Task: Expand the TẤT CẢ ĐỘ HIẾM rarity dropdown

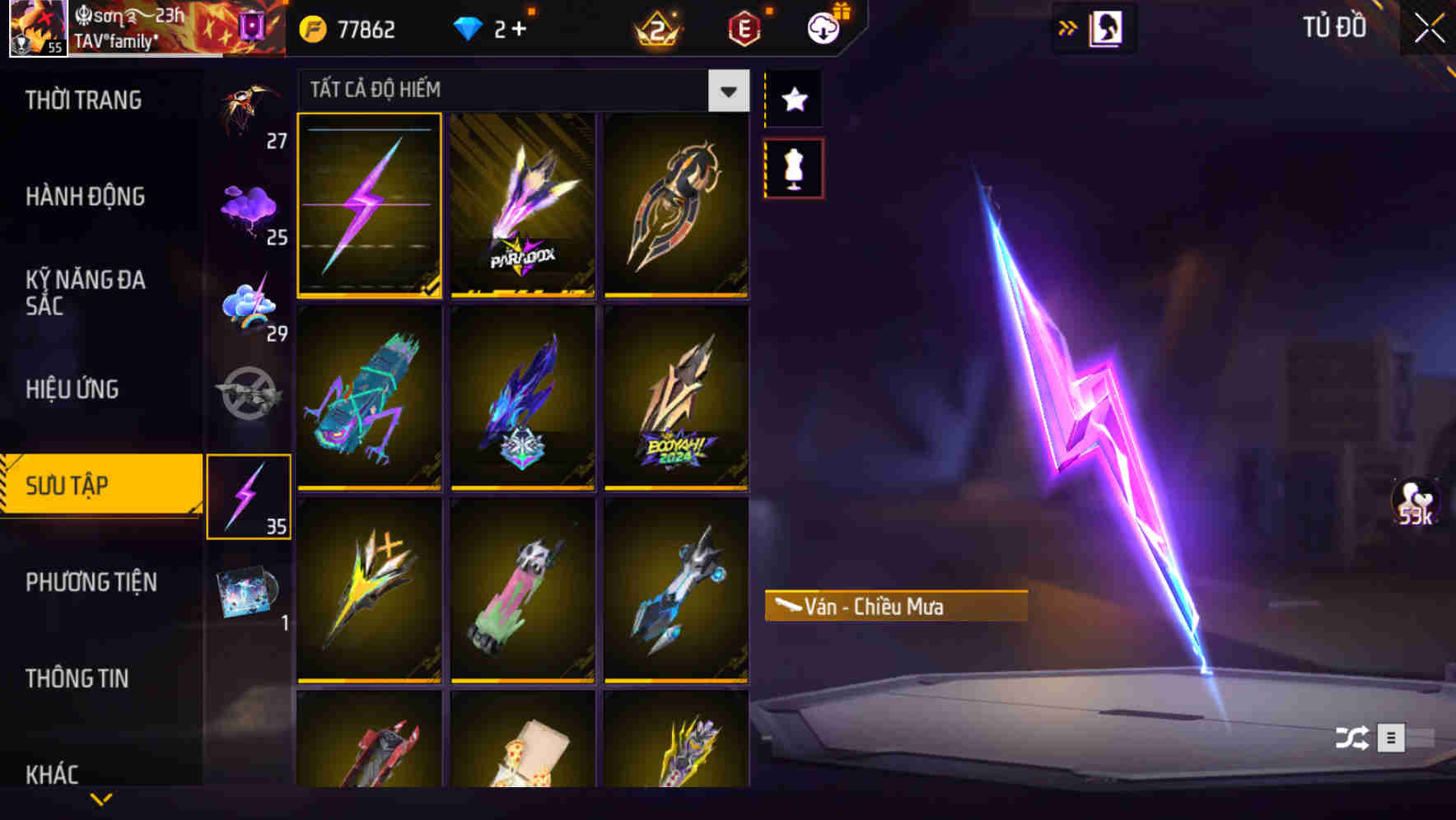Action: [x=727, y=91]
